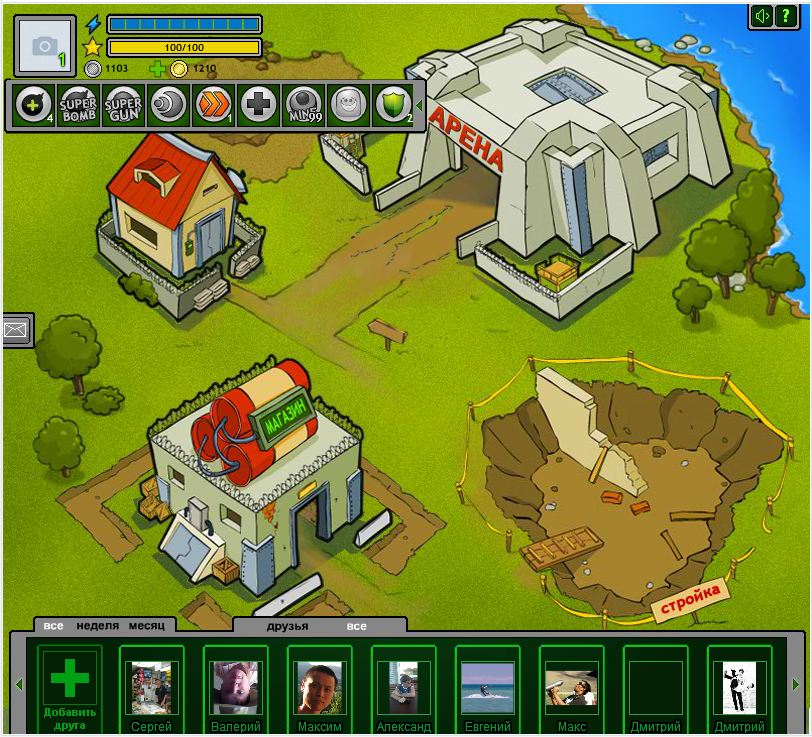Switch to the 'неделя' tab

[98, 626]
